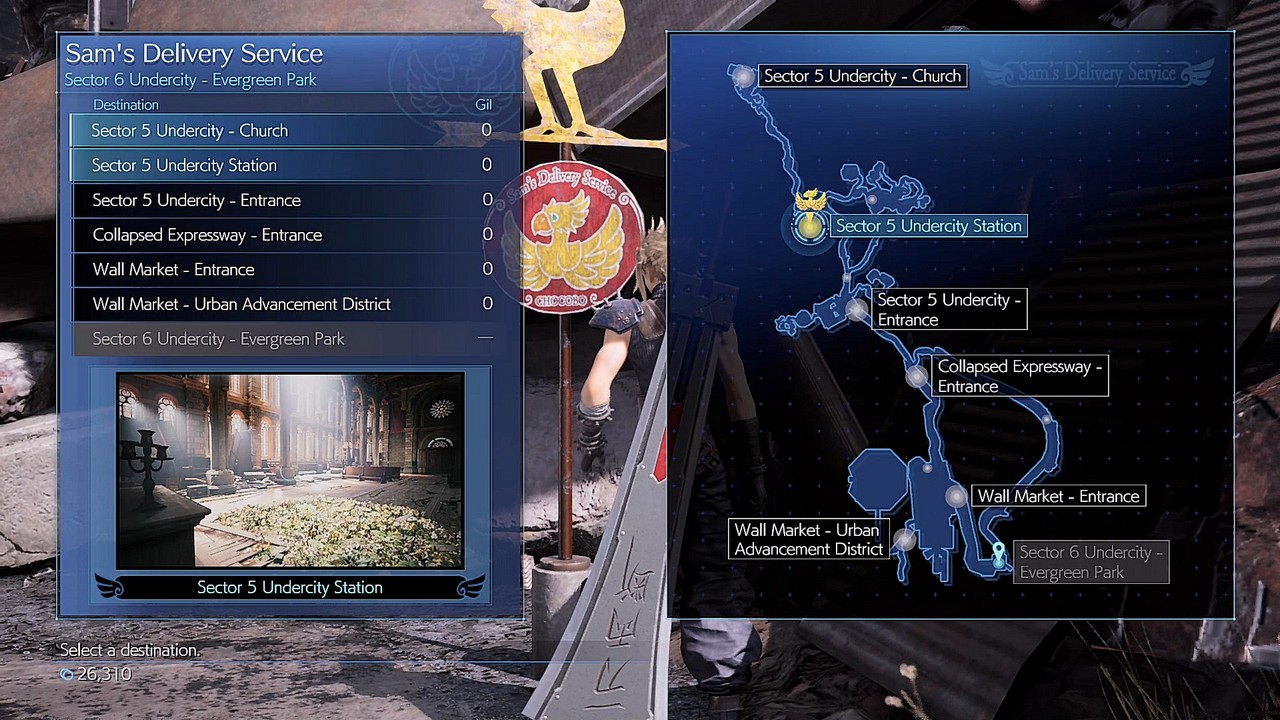The height and width of the screenshot is (720, 1280).
Task: Select the Collapsed Expressway - Entrance map label
Action: 1019,376
